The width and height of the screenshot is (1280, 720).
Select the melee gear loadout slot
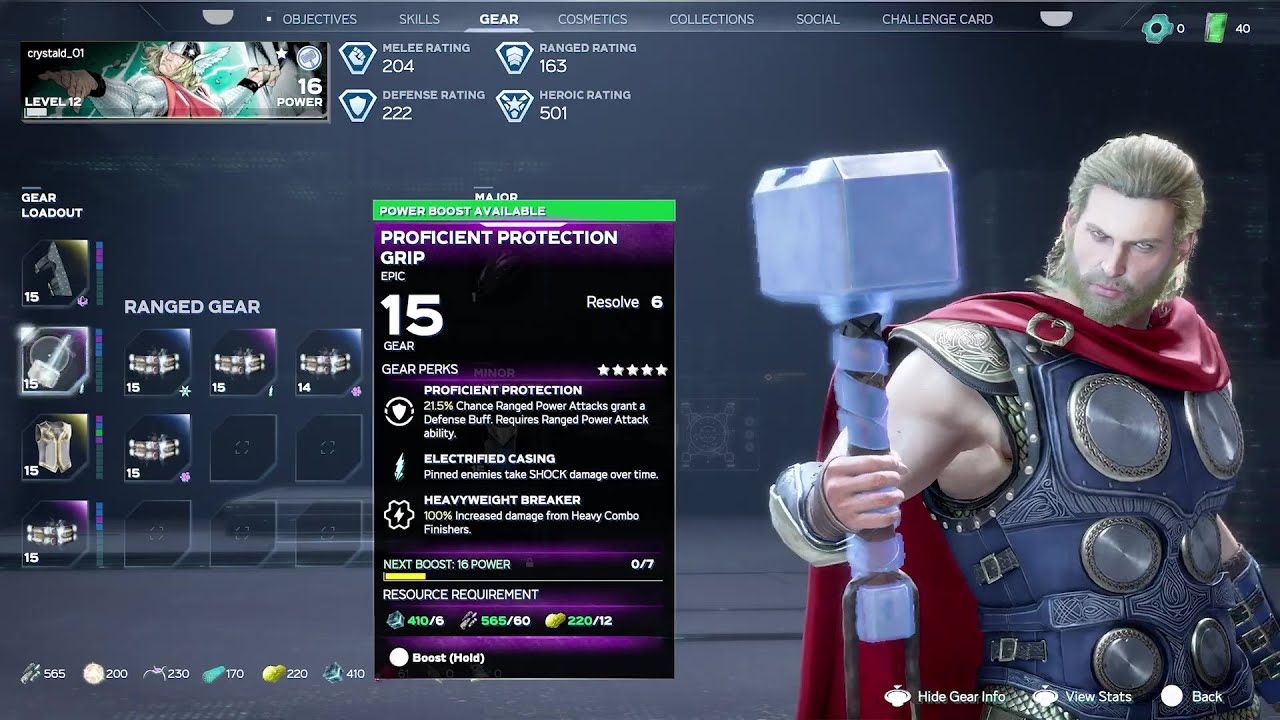(x=56, y=274)
